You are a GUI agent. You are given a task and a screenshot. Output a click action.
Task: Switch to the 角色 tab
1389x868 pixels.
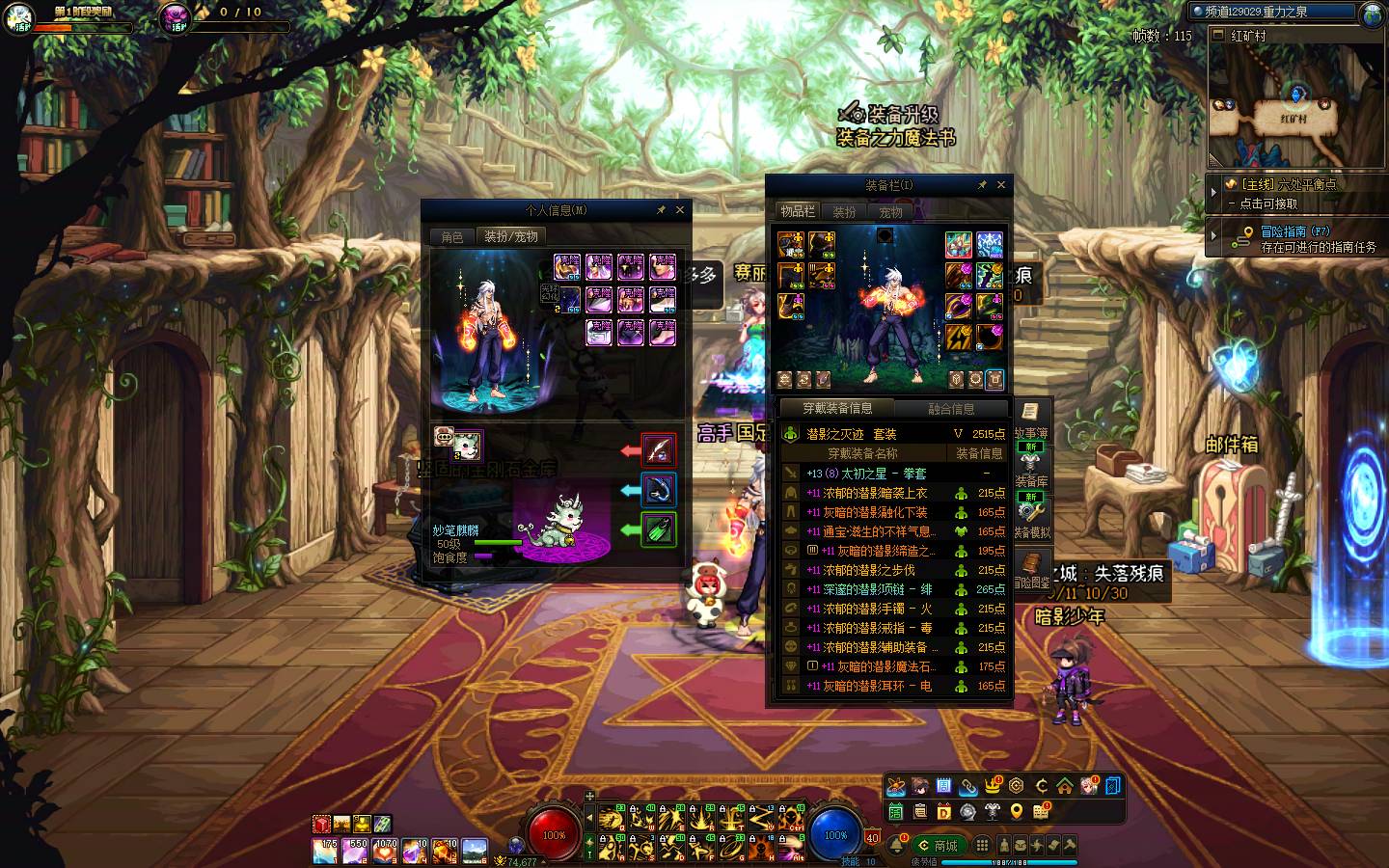pyautogui.click(x=452, y=237)
